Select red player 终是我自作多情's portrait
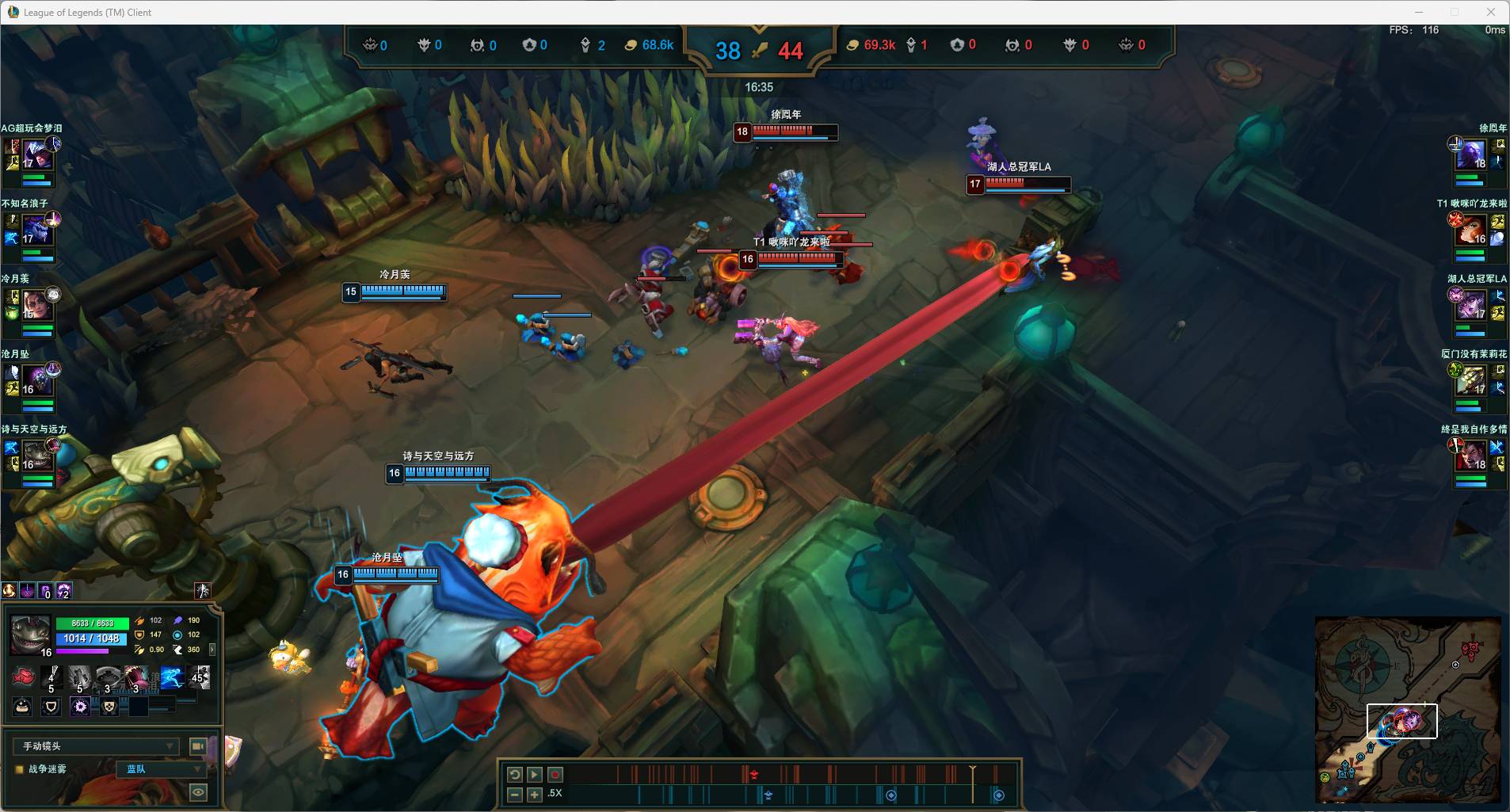The height and width of the screenshot is (812, 1510). pyautogui.click(x=1471, y=456)
